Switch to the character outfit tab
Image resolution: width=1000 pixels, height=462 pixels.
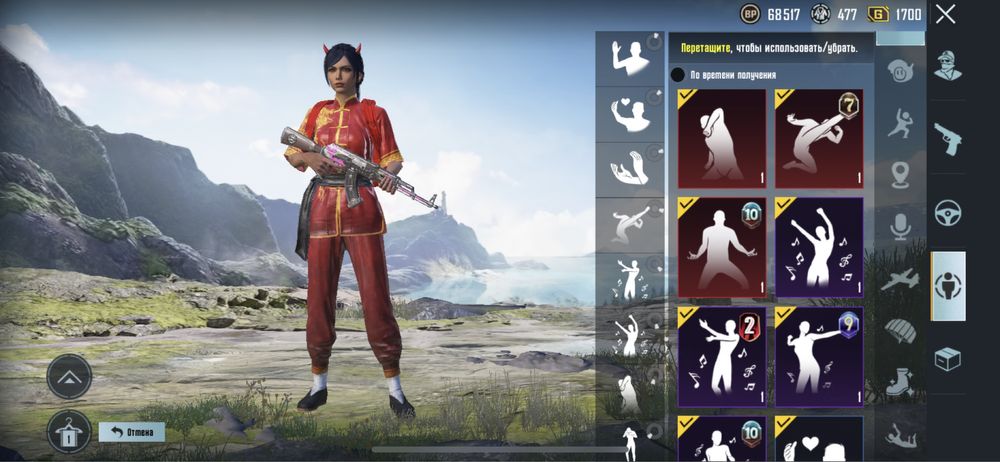pos(948,66)
